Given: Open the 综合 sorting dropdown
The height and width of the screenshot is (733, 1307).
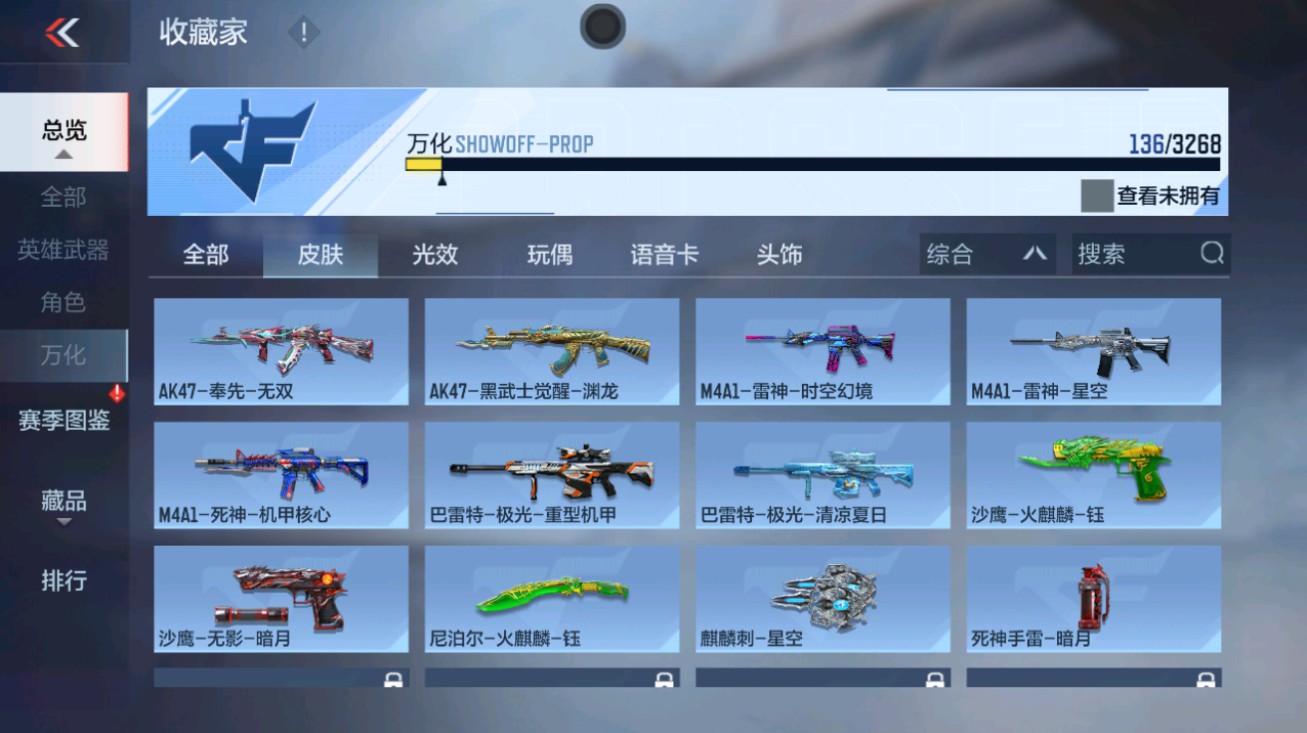Looking at the screenshot, I should [985, 254].
